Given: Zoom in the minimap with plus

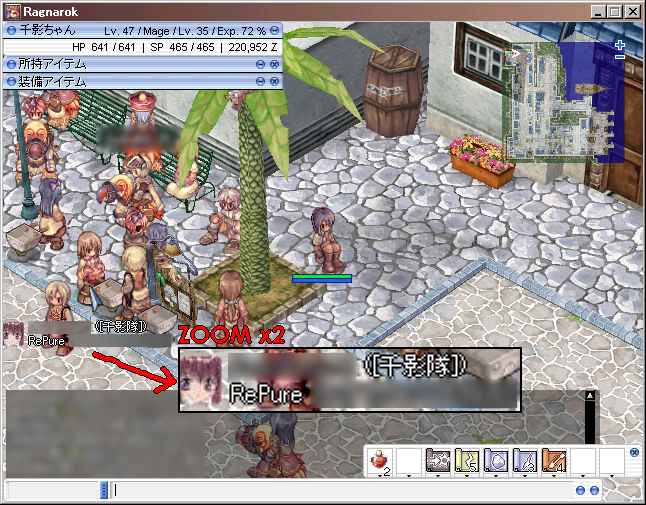Looking at the screenshot, I should point(620,45).
